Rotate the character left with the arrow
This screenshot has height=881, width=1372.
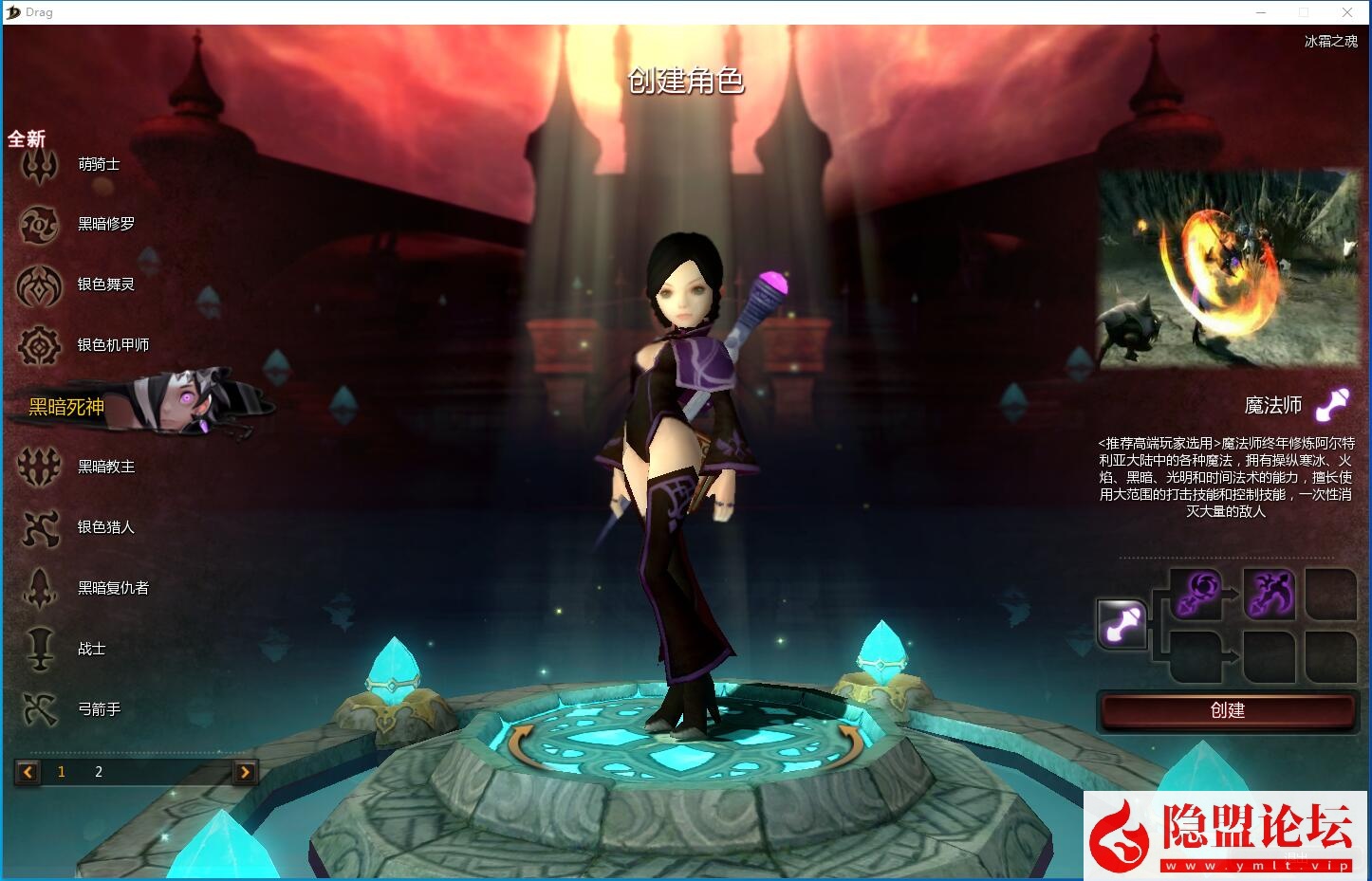pos(519,746)
